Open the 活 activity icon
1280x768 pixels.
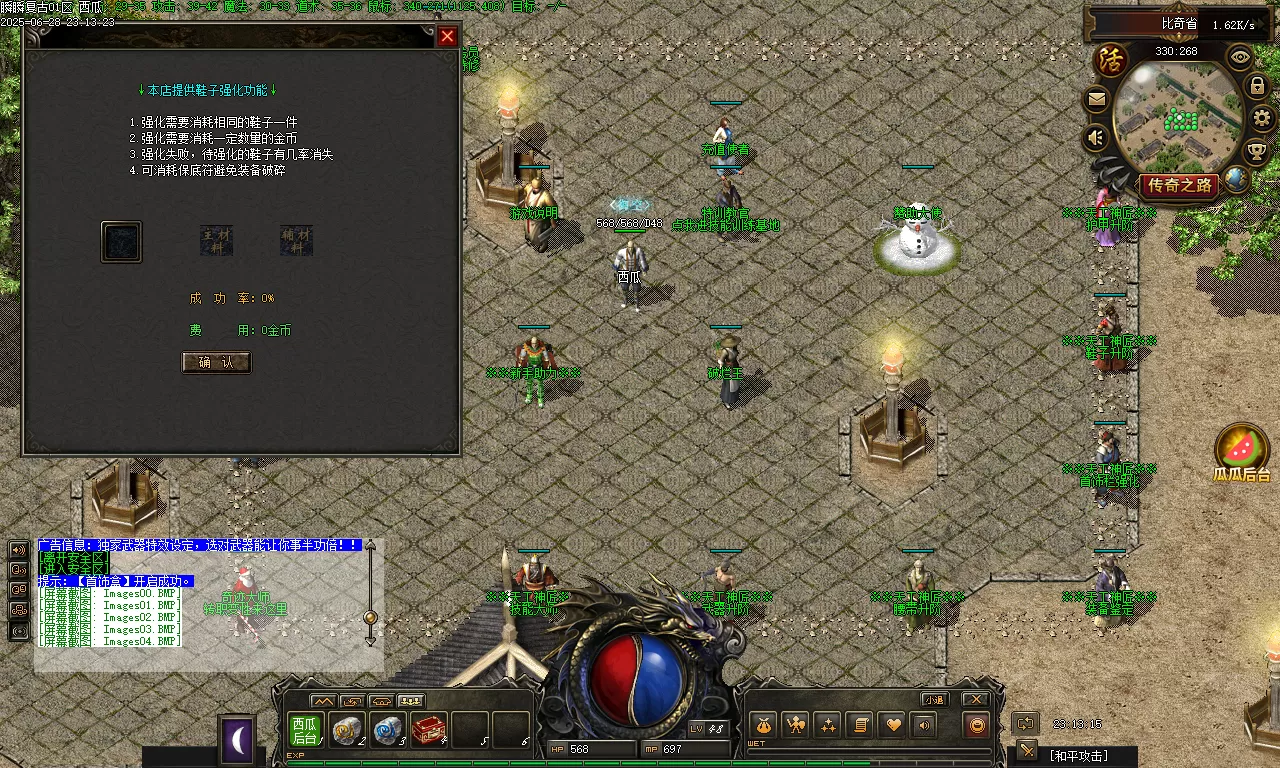click(1110, 59)
